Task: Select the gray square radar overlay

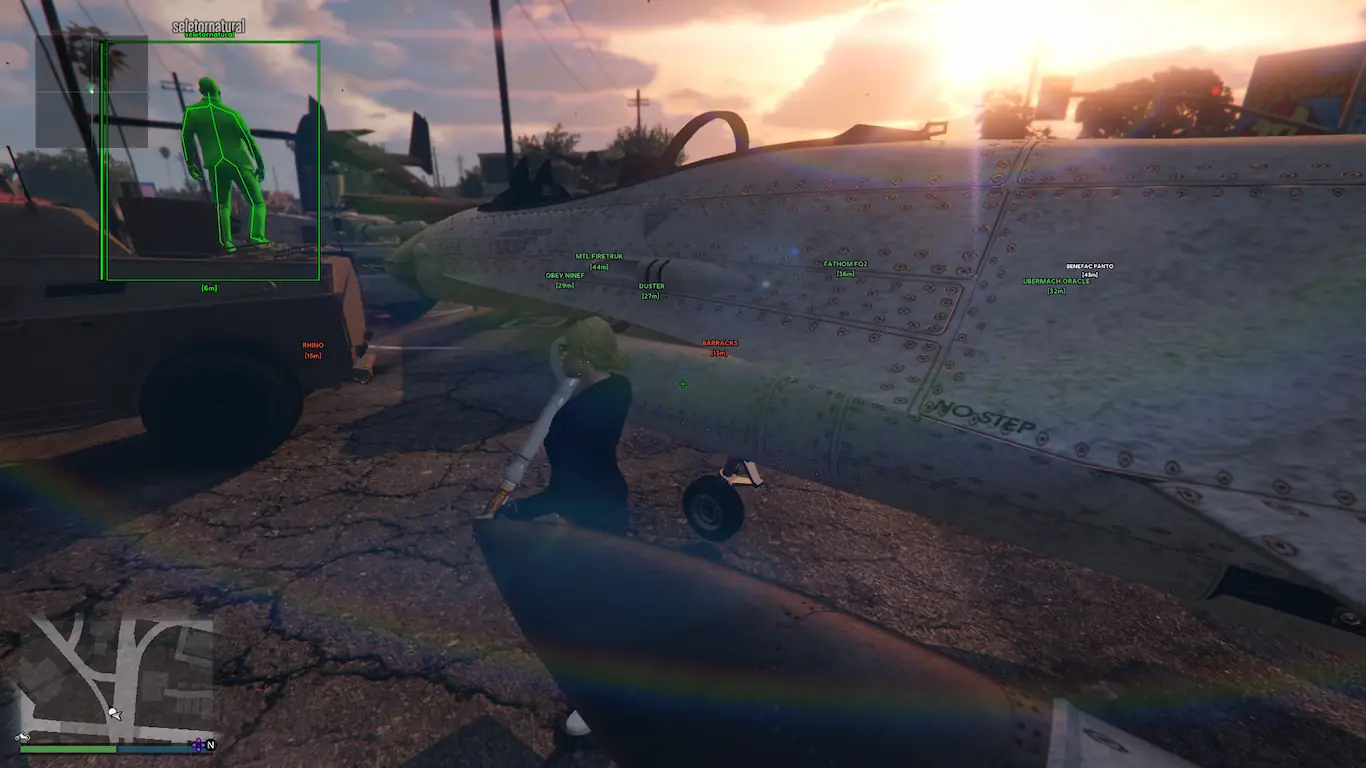Action: [x=91, y=91]
